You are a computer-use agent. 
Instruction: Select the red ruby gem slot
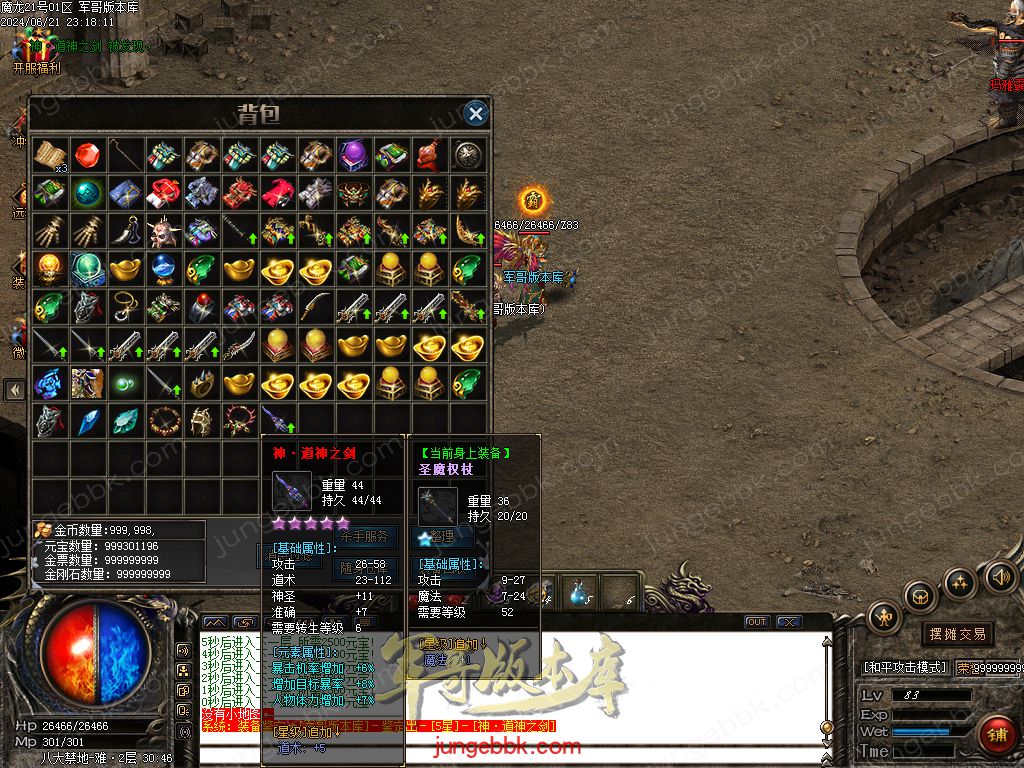coord(87,154)
